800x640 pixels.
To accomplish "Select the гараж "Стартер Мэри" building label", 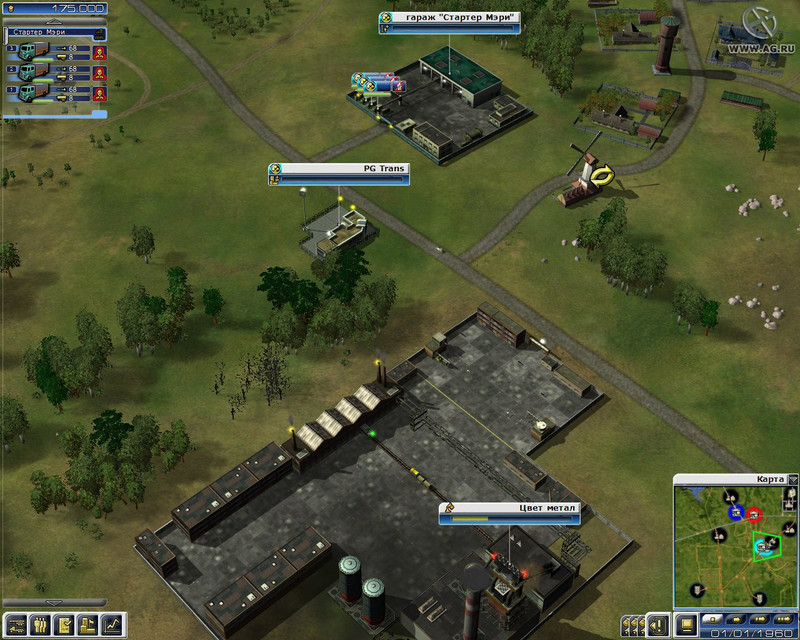I will pos(450,18).
